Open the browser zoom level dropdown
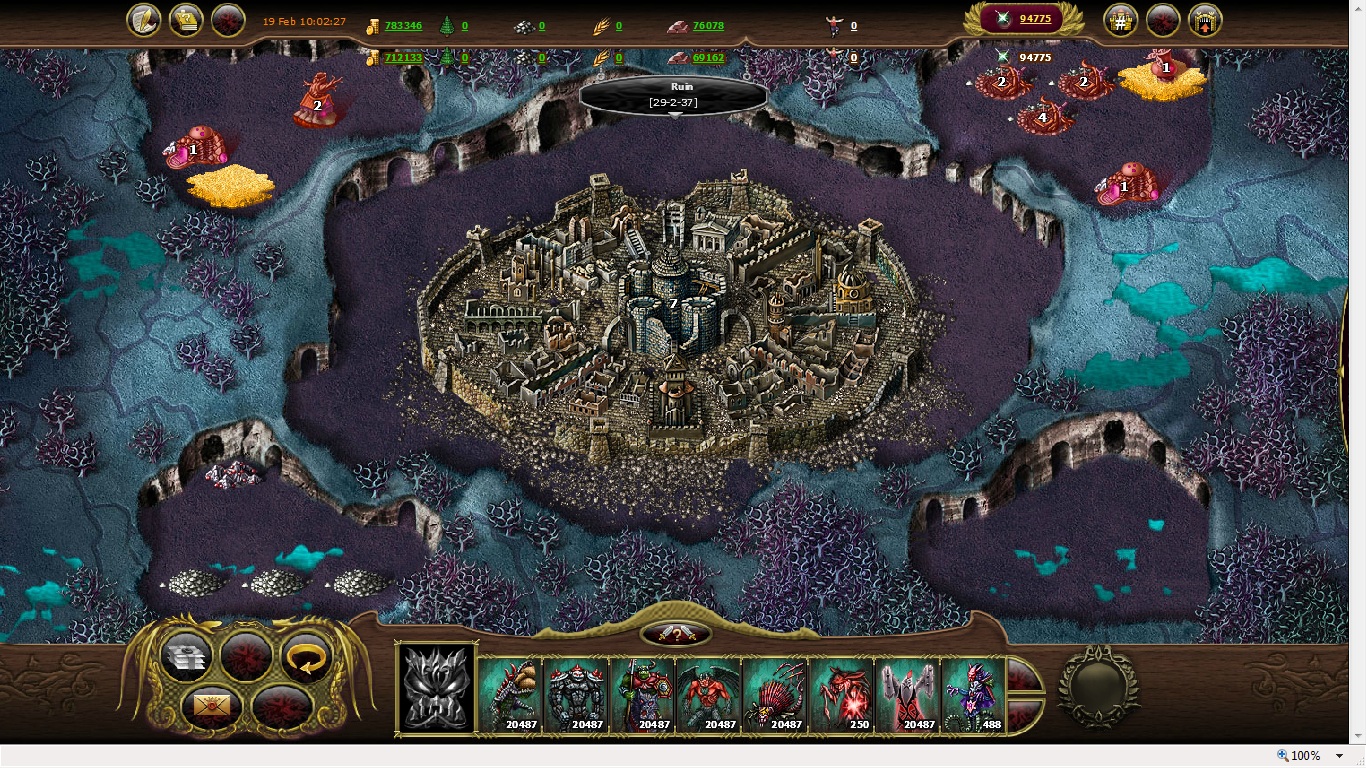 (1339, 756)
